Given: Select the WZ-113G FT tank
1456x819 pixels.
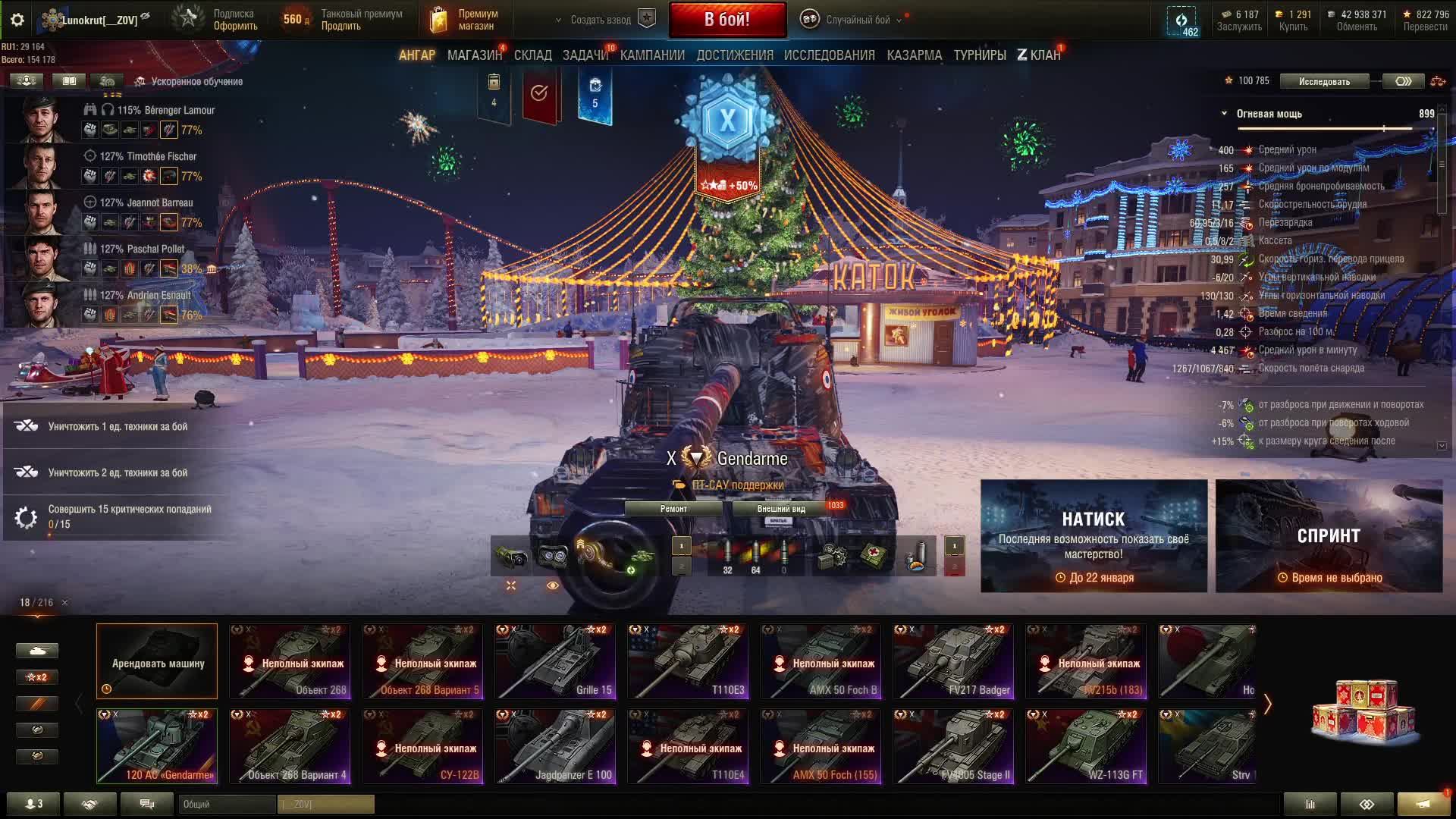Looking at the screenshot, I should (x=1086, y=746).
